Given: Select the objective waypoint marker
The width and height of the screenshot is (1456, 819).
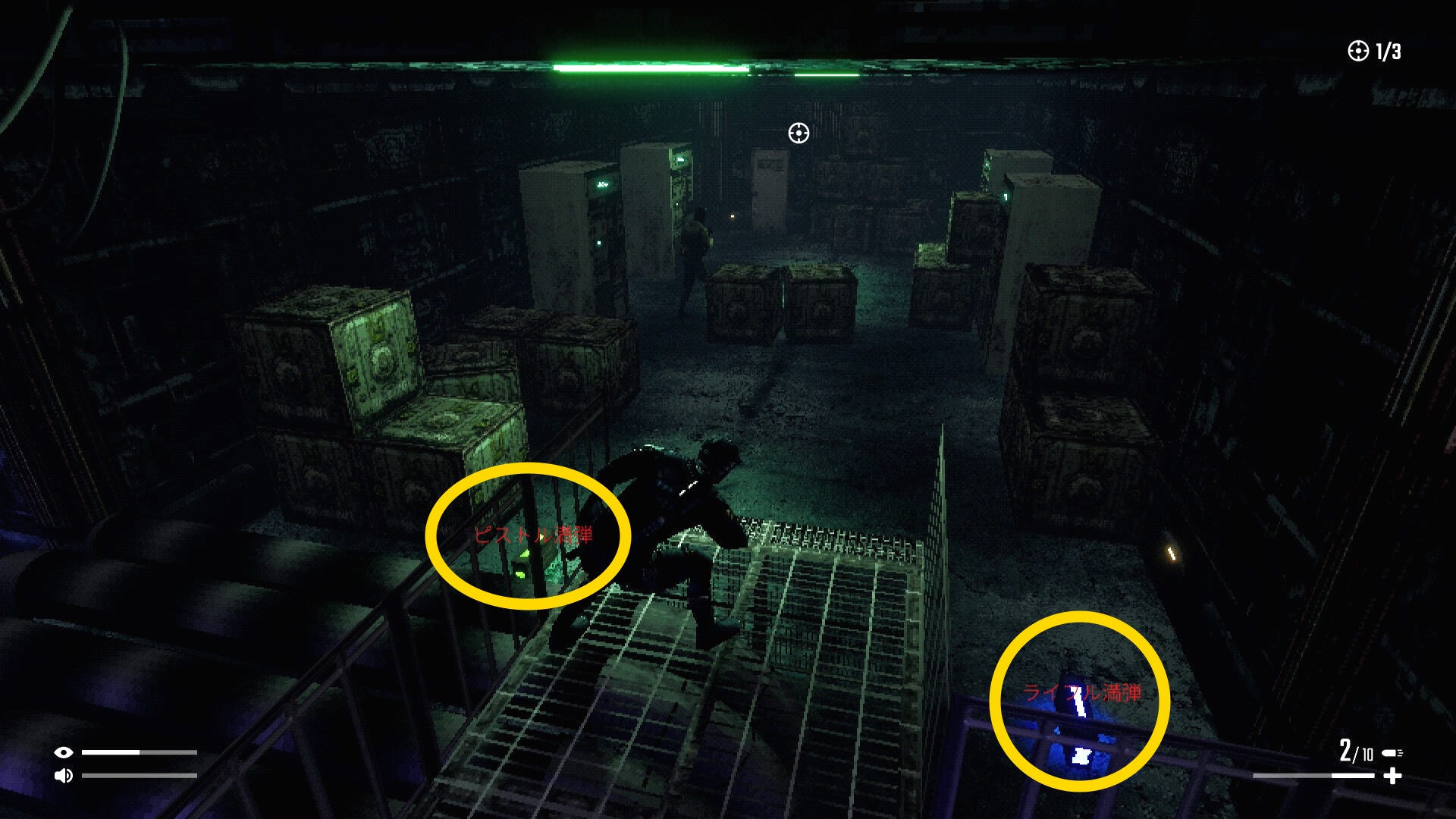Looking at the screenshot, I should coord(799,133).
